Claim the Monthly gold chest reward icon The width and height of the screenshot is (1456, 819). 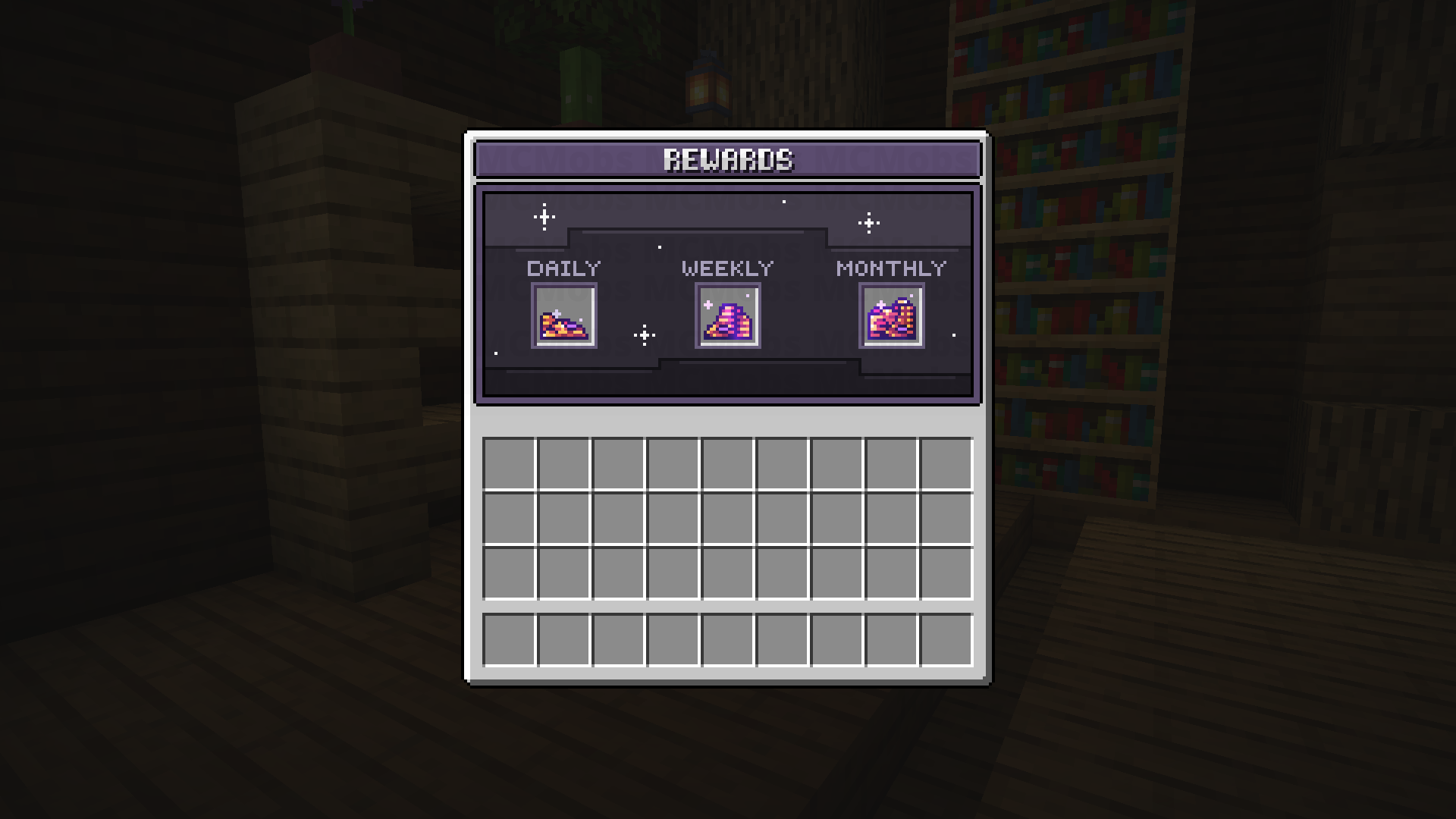(892, 315)
